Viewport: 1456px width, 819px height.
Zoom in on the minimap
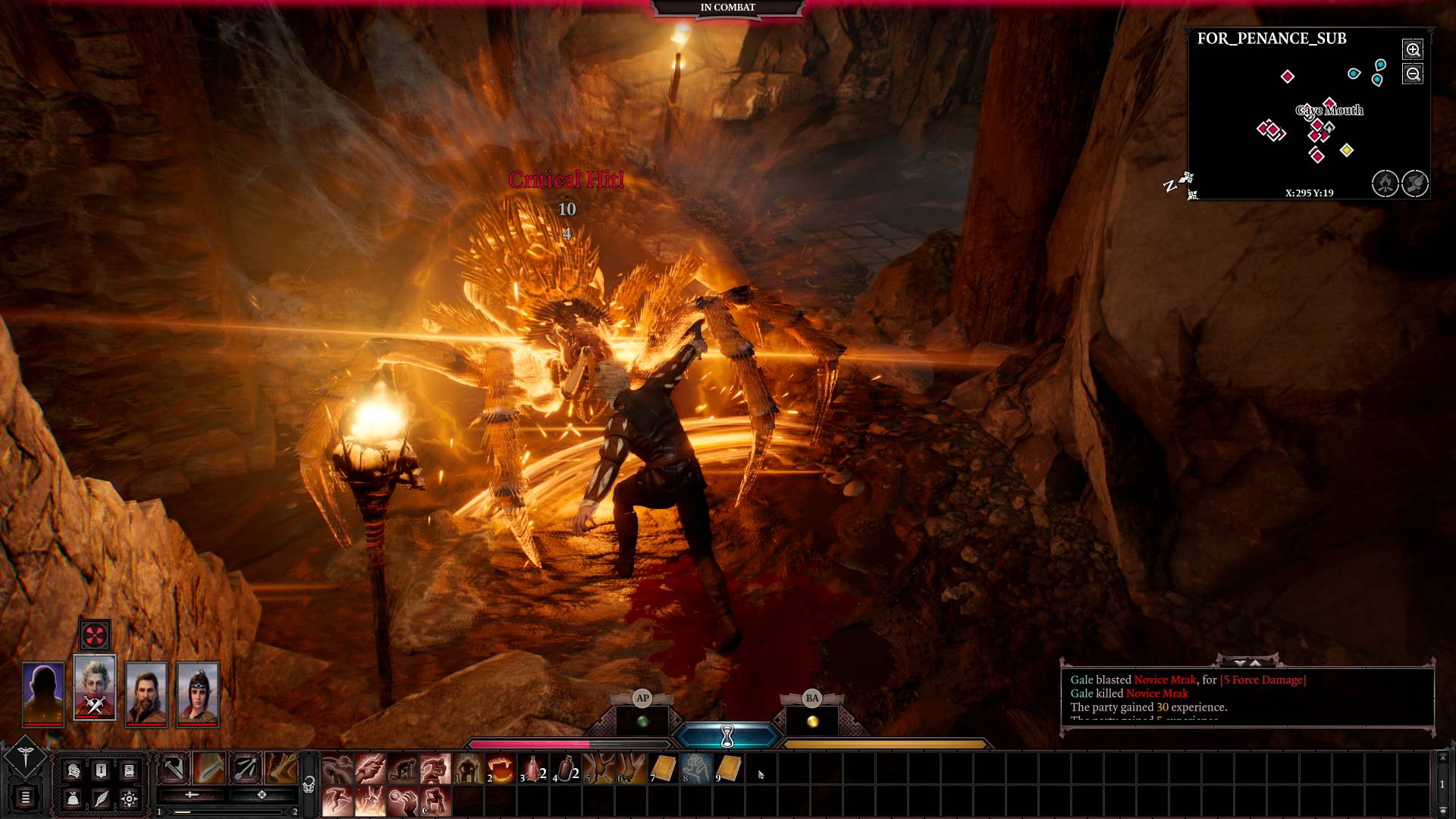tap(1413, 50)
